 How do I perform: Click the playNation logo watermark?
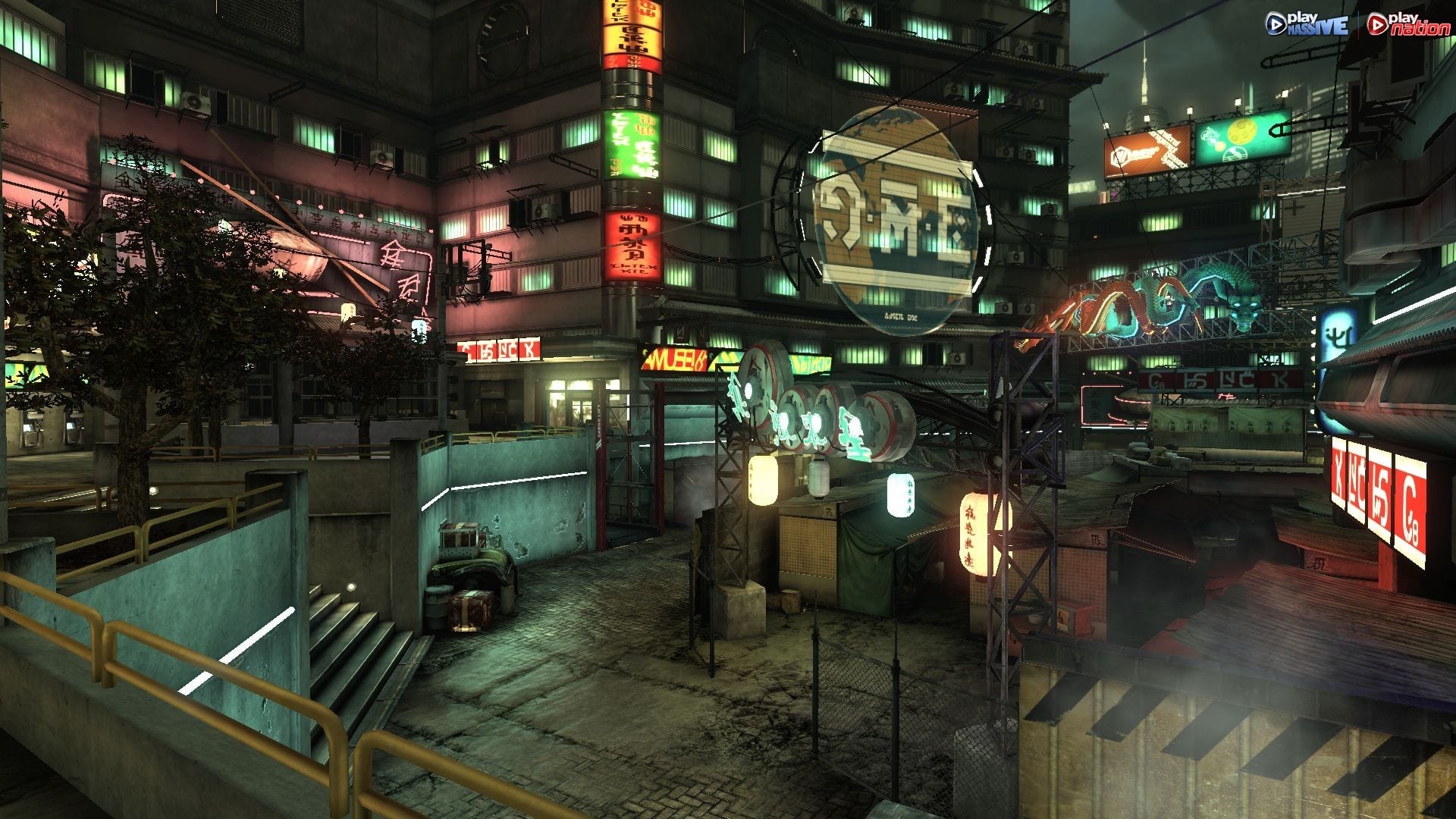(1407, 24)
